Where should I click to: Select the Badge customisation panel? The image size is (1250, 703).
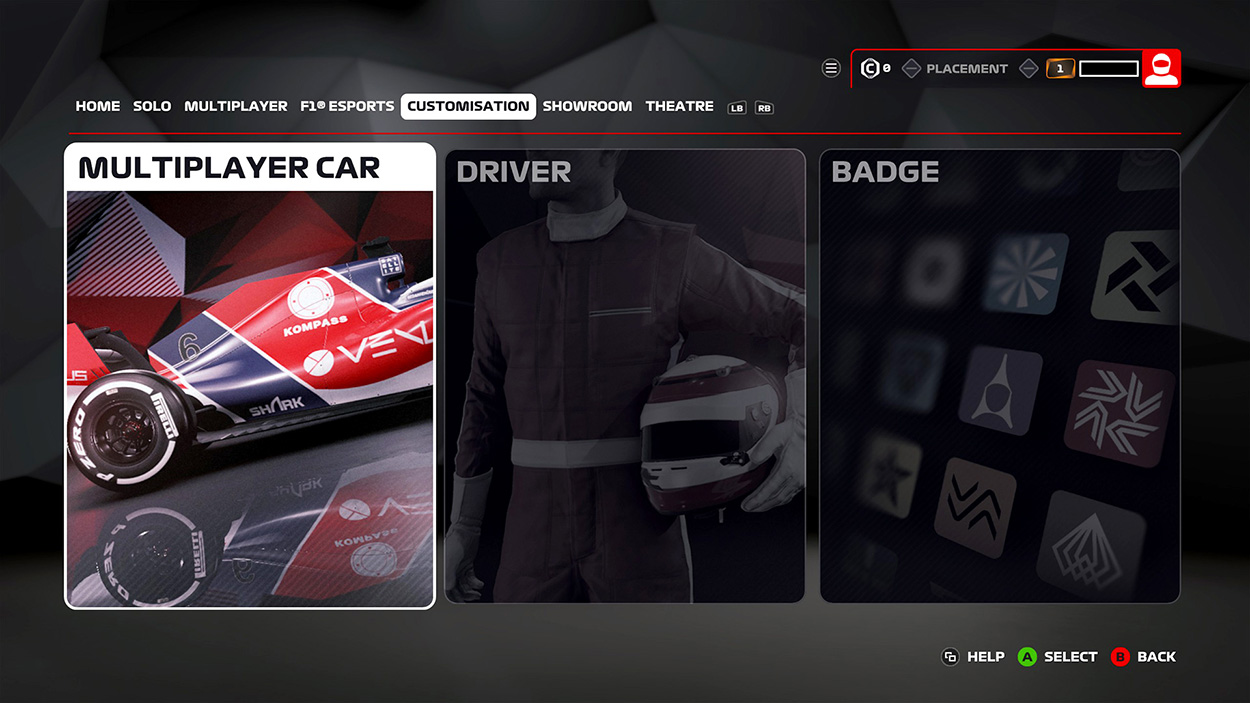[999, 376]
